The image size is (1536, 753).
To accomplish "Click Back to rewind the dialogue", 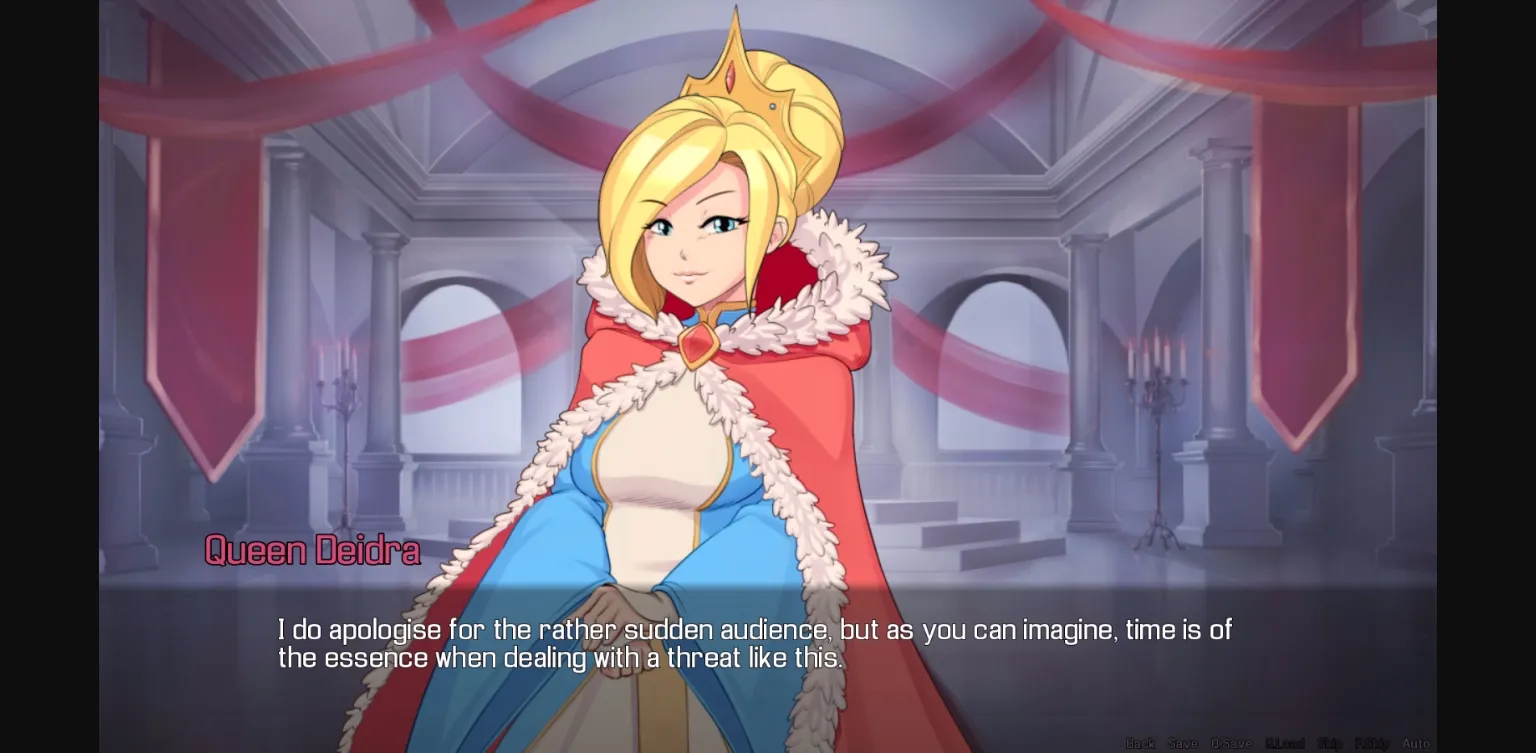I will pos(1140,744).
